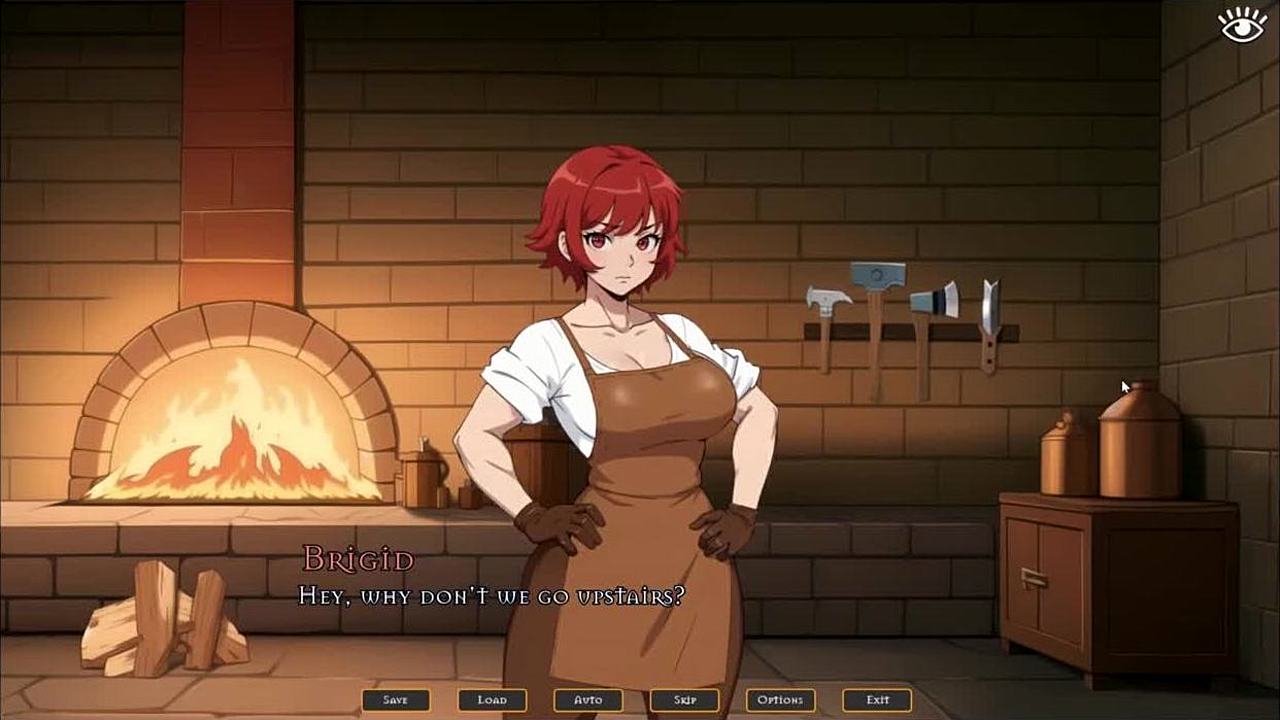This screenshot has height=720, width=1280.
Task: Open the Options menu
Action: pos(780,700)
